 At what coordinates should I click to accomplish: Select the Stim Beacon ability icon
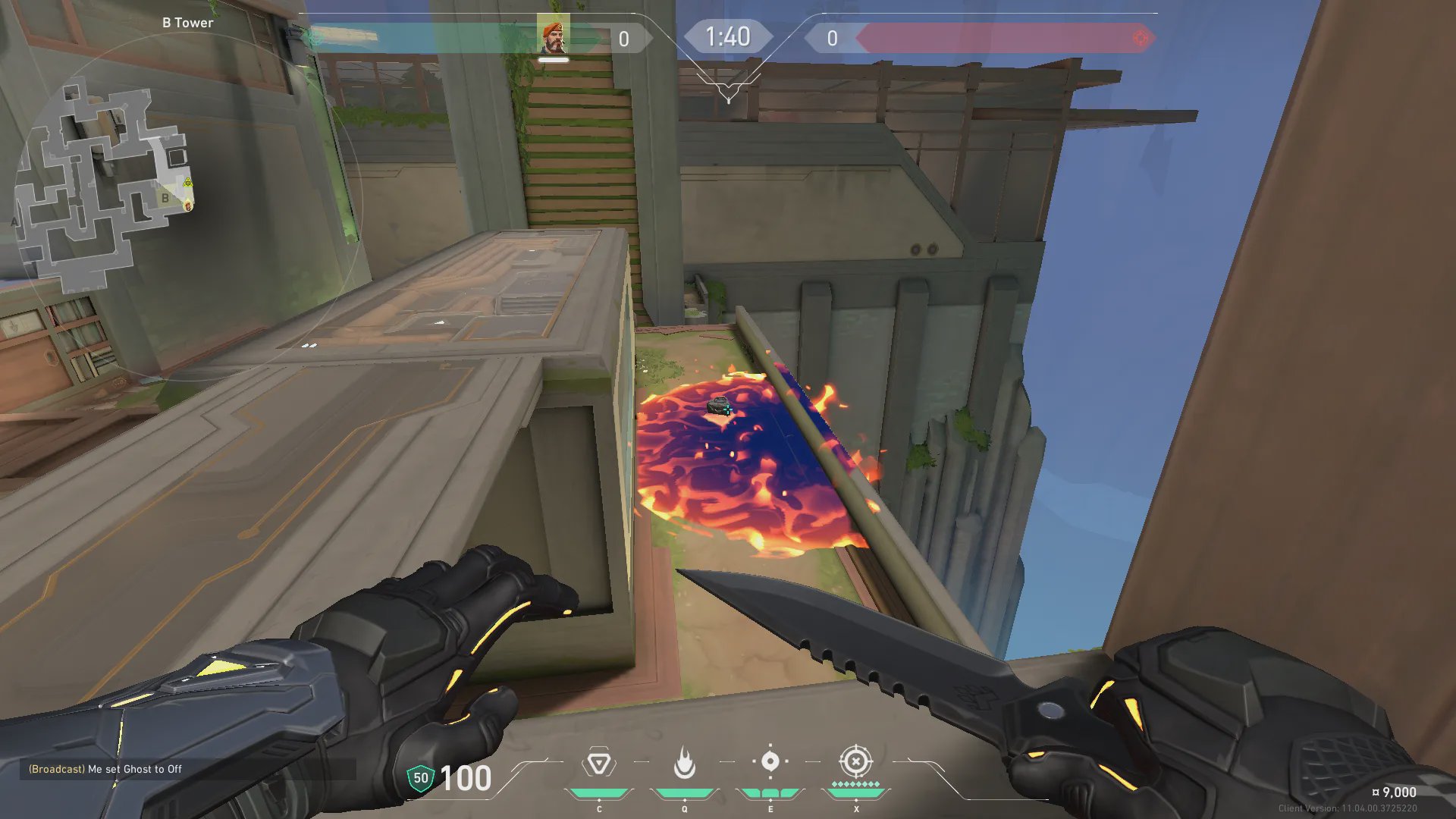(598, 763)
